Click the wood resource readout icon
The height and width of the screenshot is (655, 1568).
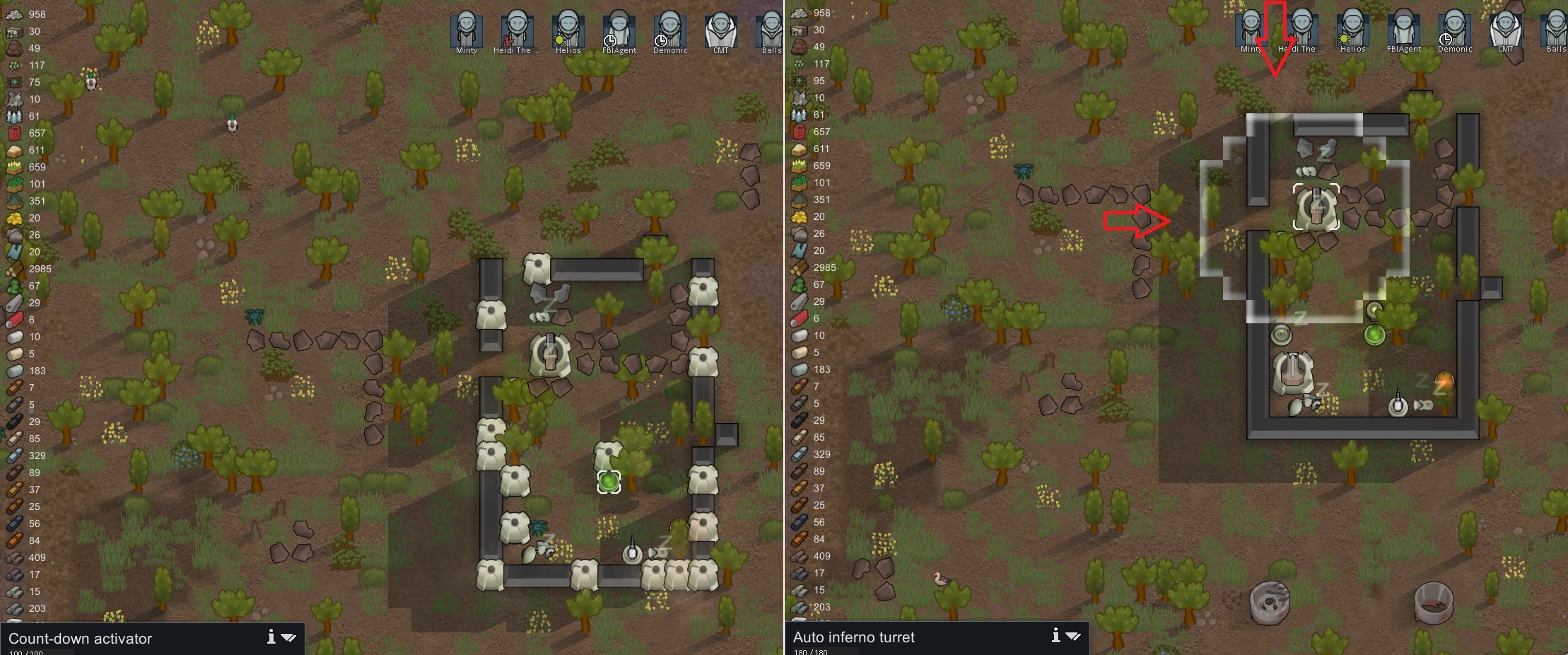(x=13, y=268)
